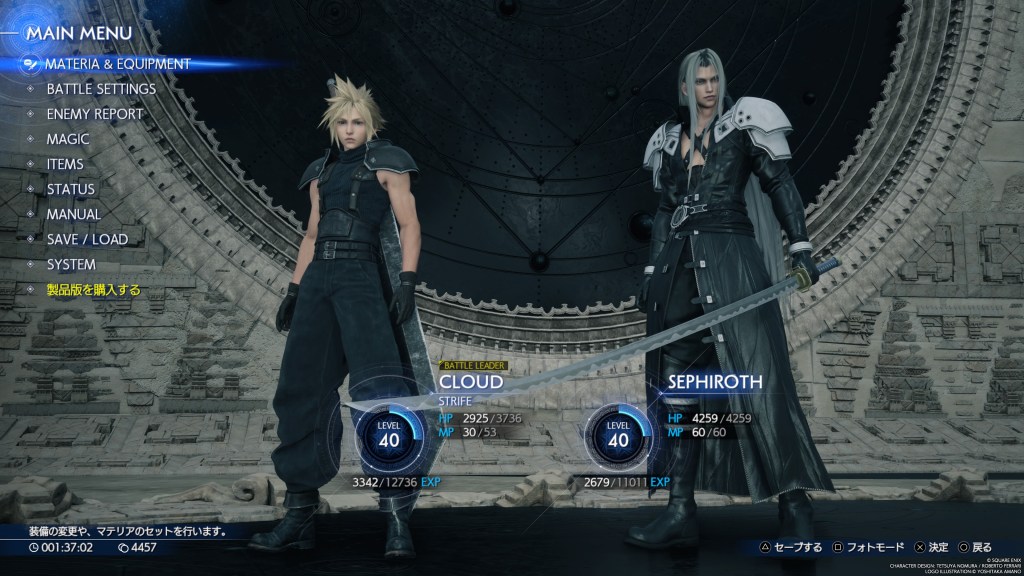This screenshot has height=576, width=1024.
Task: Open the Manual
Action: click(x=74, y=214)
